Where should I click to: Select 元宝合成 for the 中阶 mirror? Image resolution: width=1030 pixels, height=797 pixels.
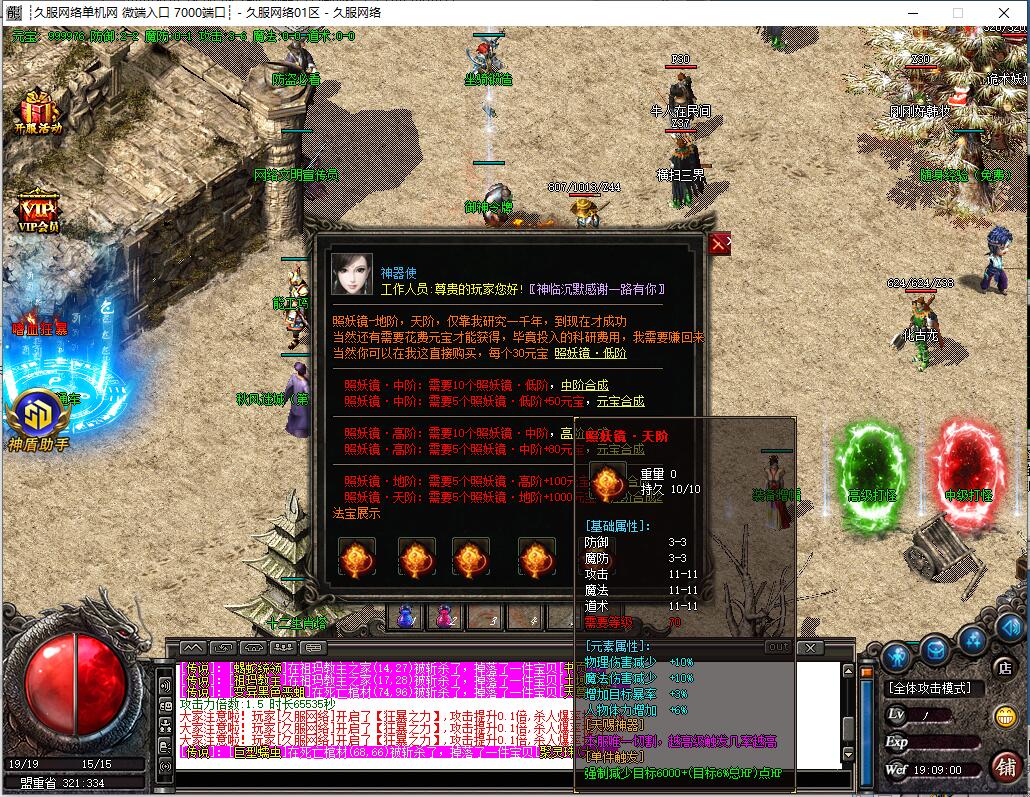pos(620,401)
